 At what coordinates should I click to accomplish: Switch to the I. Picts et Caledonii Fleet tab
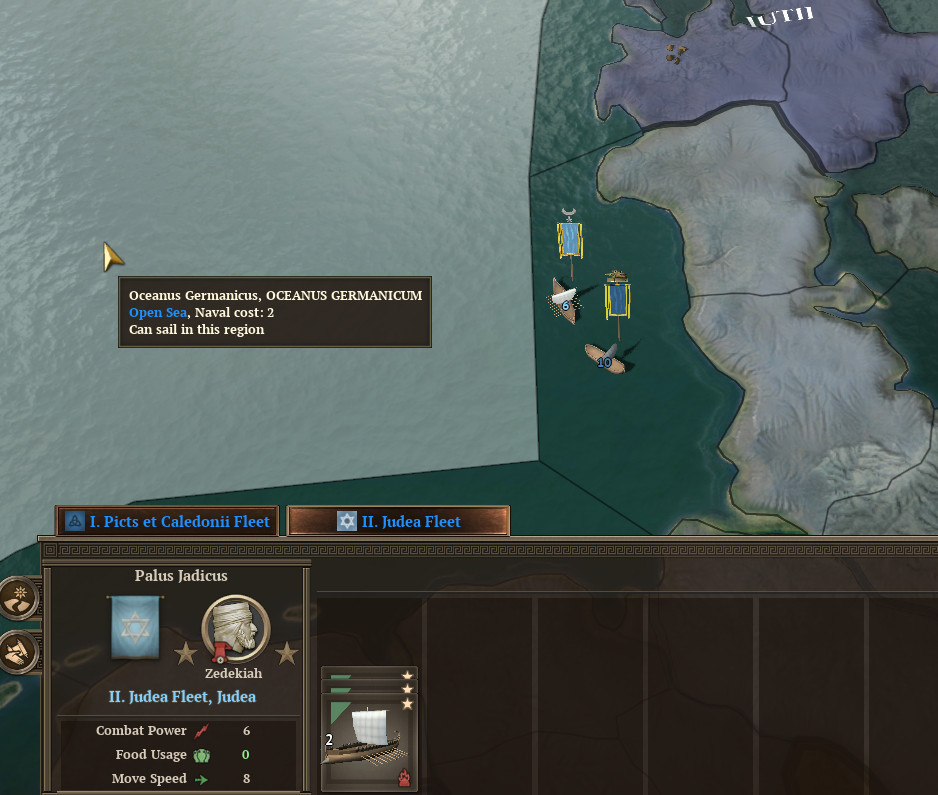tap(167, 521)
